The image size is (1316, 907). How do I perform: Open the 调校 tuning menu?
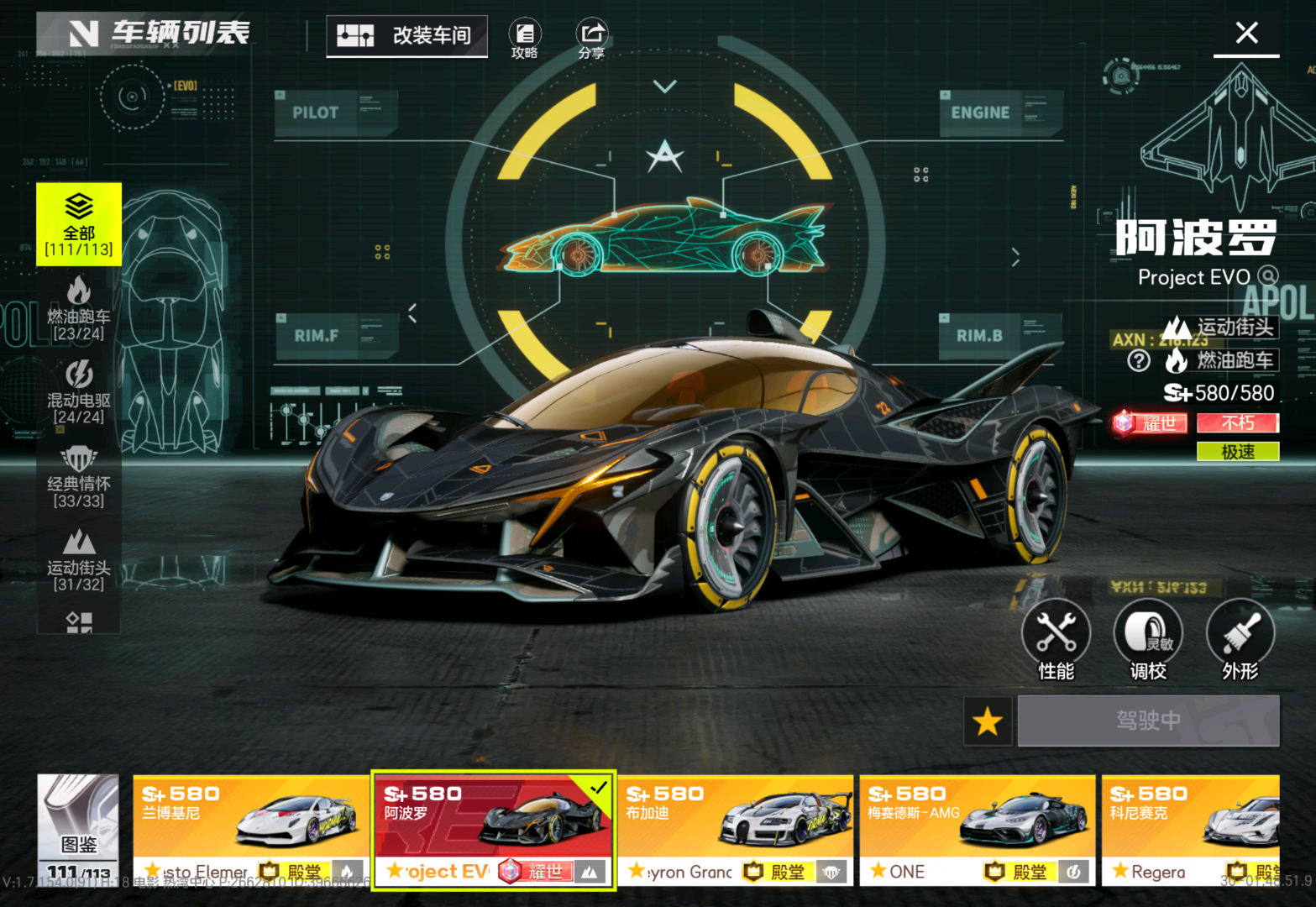1148,640
